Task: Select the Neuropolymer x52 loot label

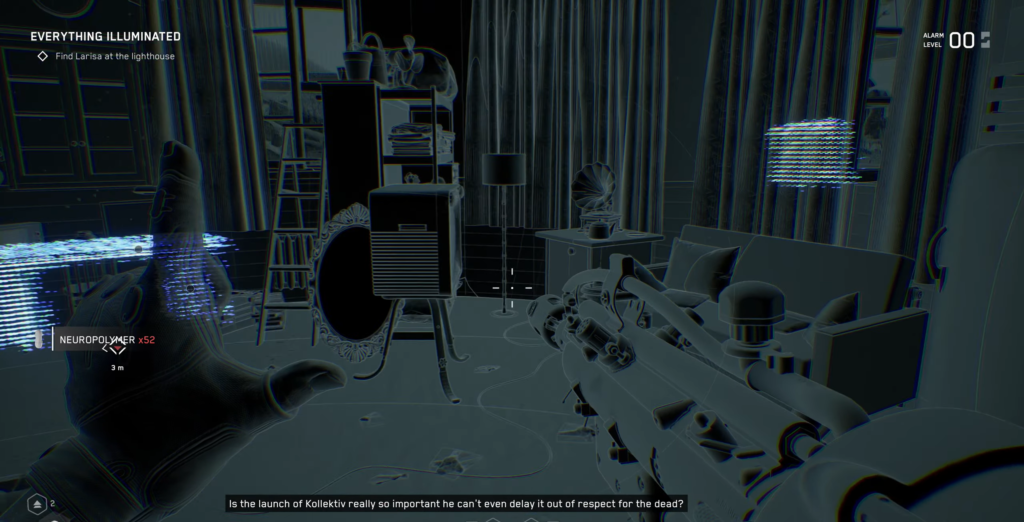Action: [x=107, y=340]
